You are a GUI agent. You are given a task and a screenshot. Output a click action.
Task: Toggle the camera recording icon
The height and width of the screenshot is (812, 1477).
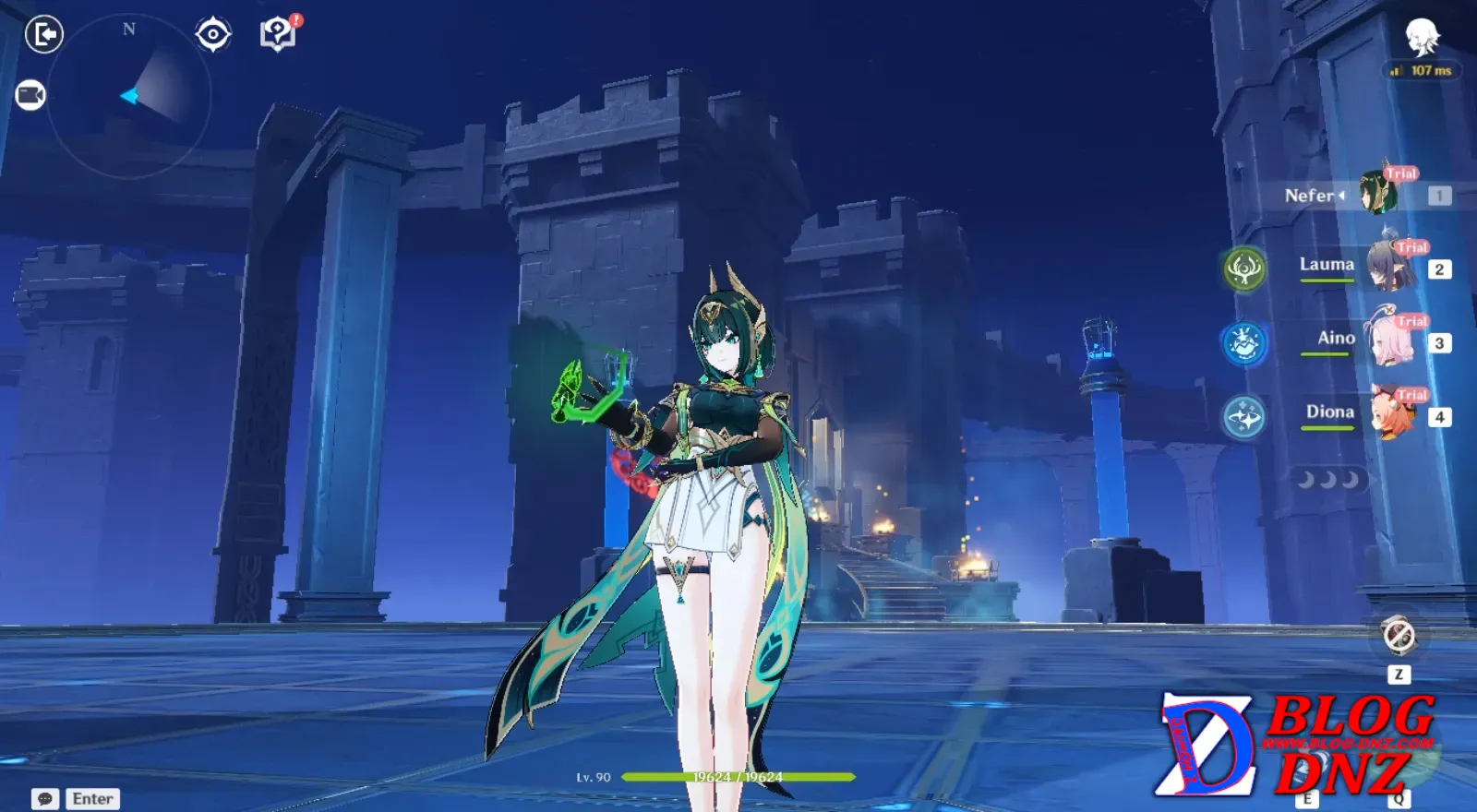point(30,95)
